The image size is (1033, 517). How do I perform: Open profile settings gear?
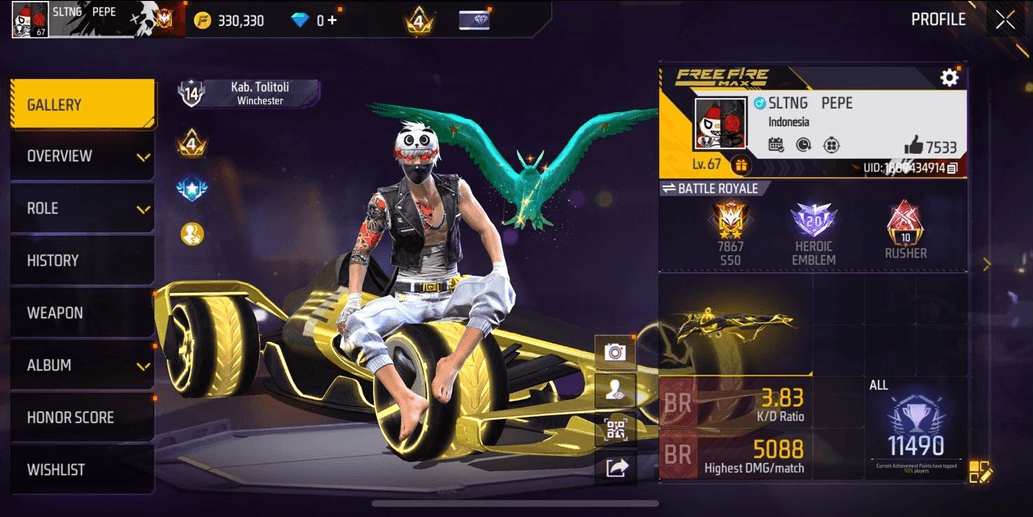(949, 78)
